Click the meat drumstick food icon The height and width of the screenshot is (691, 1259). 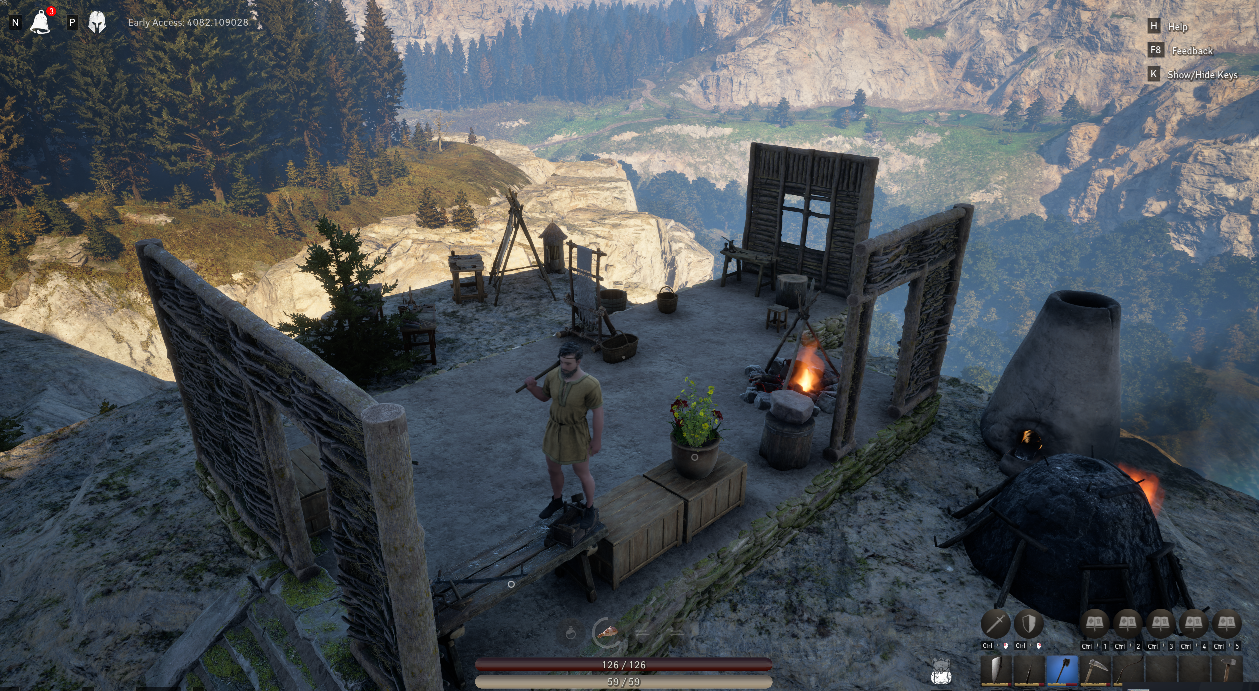coord(606,631)
